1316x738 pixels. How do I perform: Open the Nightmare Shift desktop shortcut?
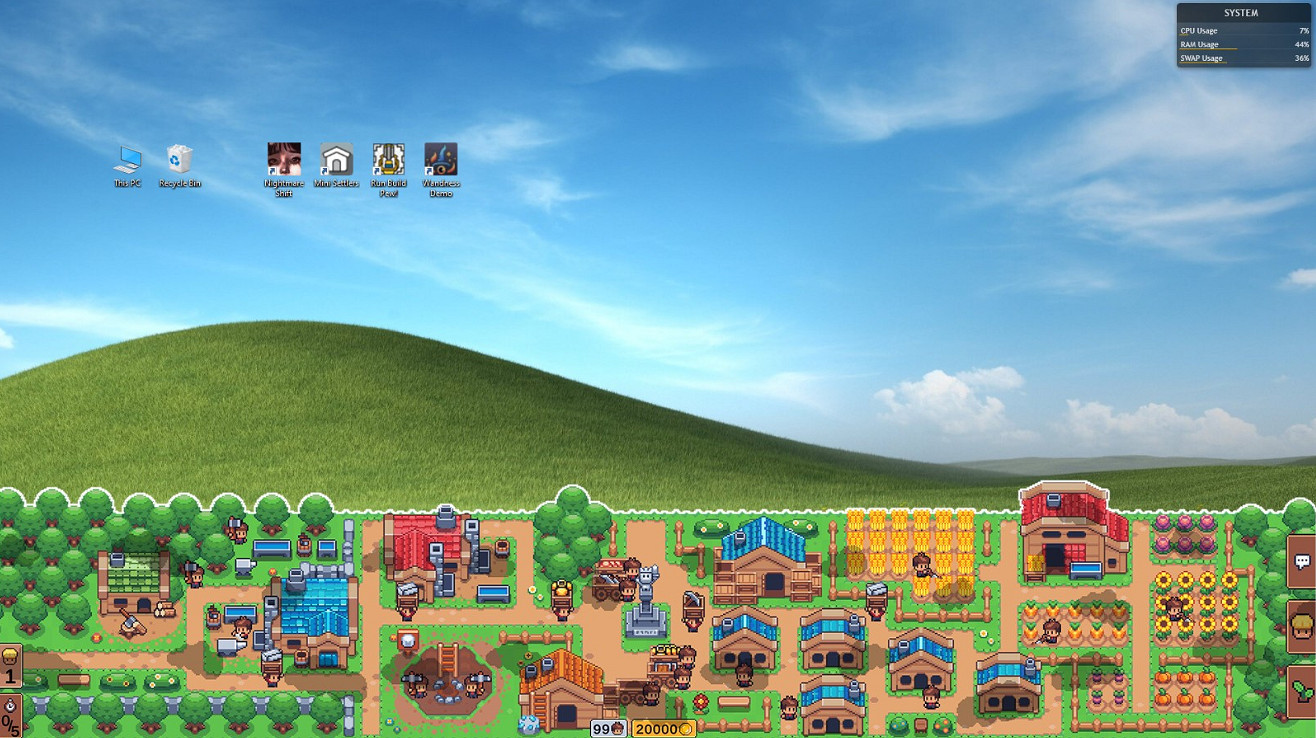click(x=284, y=160)
